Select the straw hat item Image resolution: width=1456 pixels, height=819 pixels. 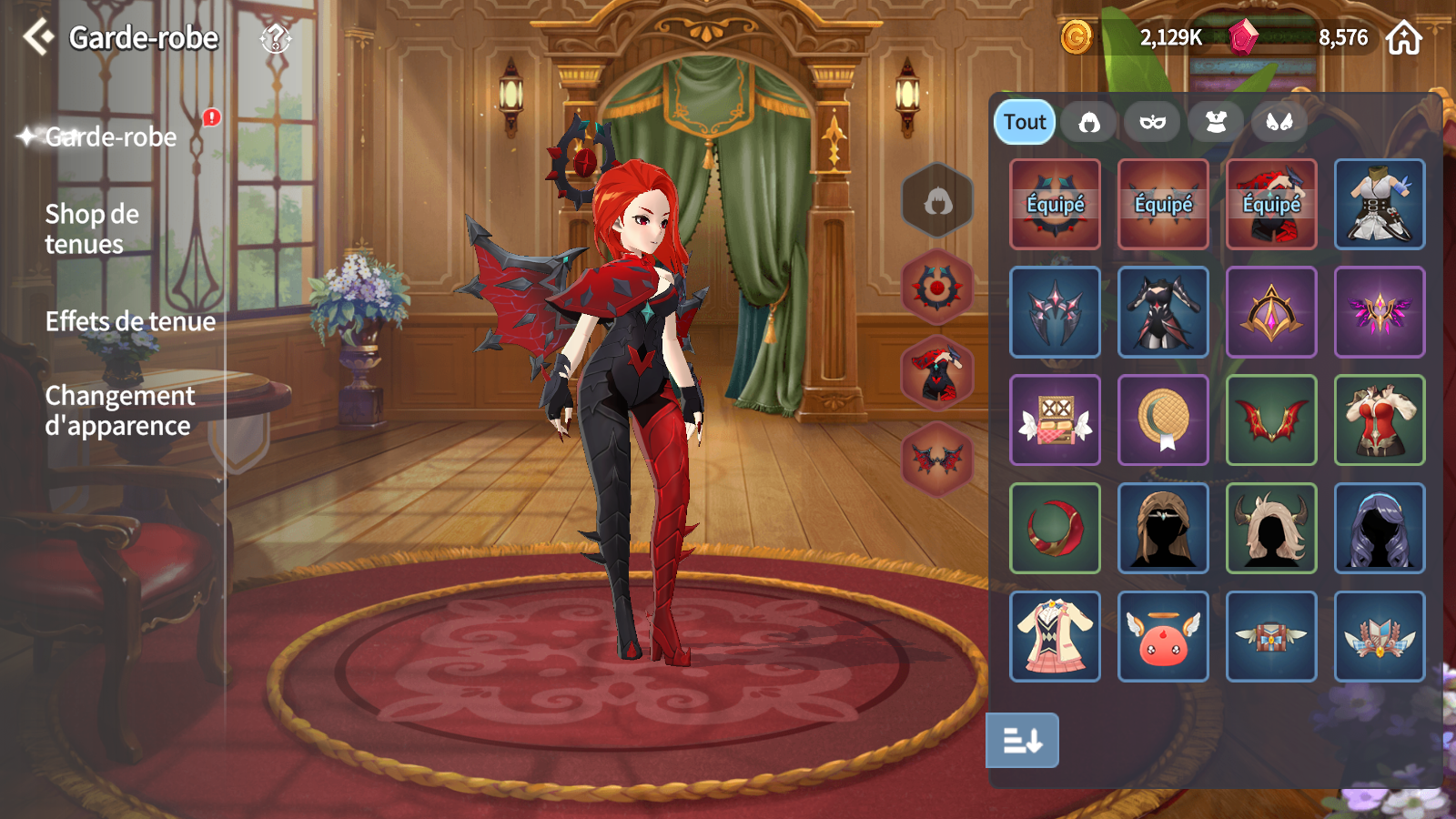point(1163,420)
